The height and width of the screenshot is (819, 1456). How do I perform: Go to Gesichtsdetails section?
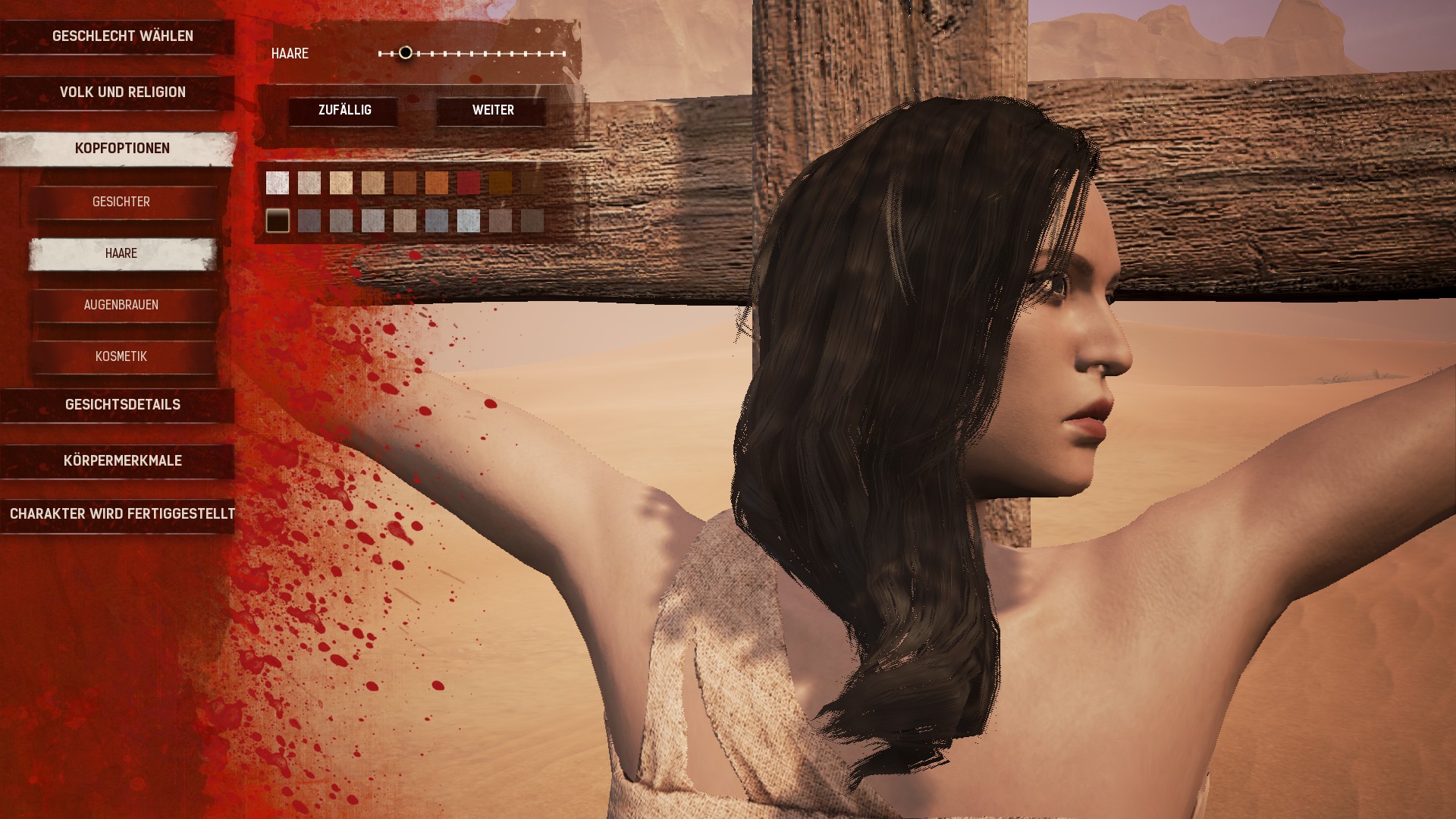(121, 405)
